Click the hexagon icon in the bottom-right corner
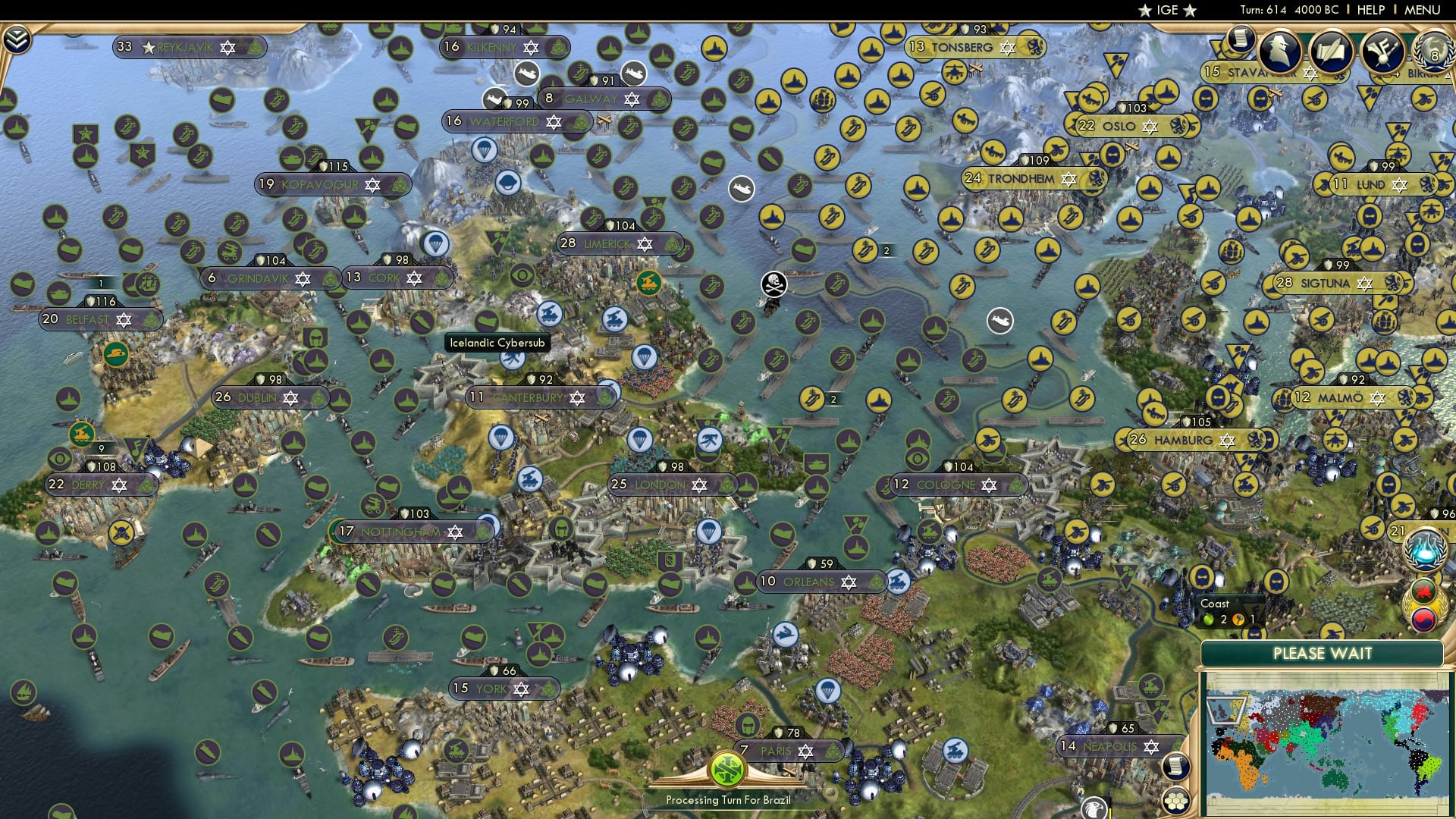Viewport: 1456px width, 819px height. coord(1177,801)
